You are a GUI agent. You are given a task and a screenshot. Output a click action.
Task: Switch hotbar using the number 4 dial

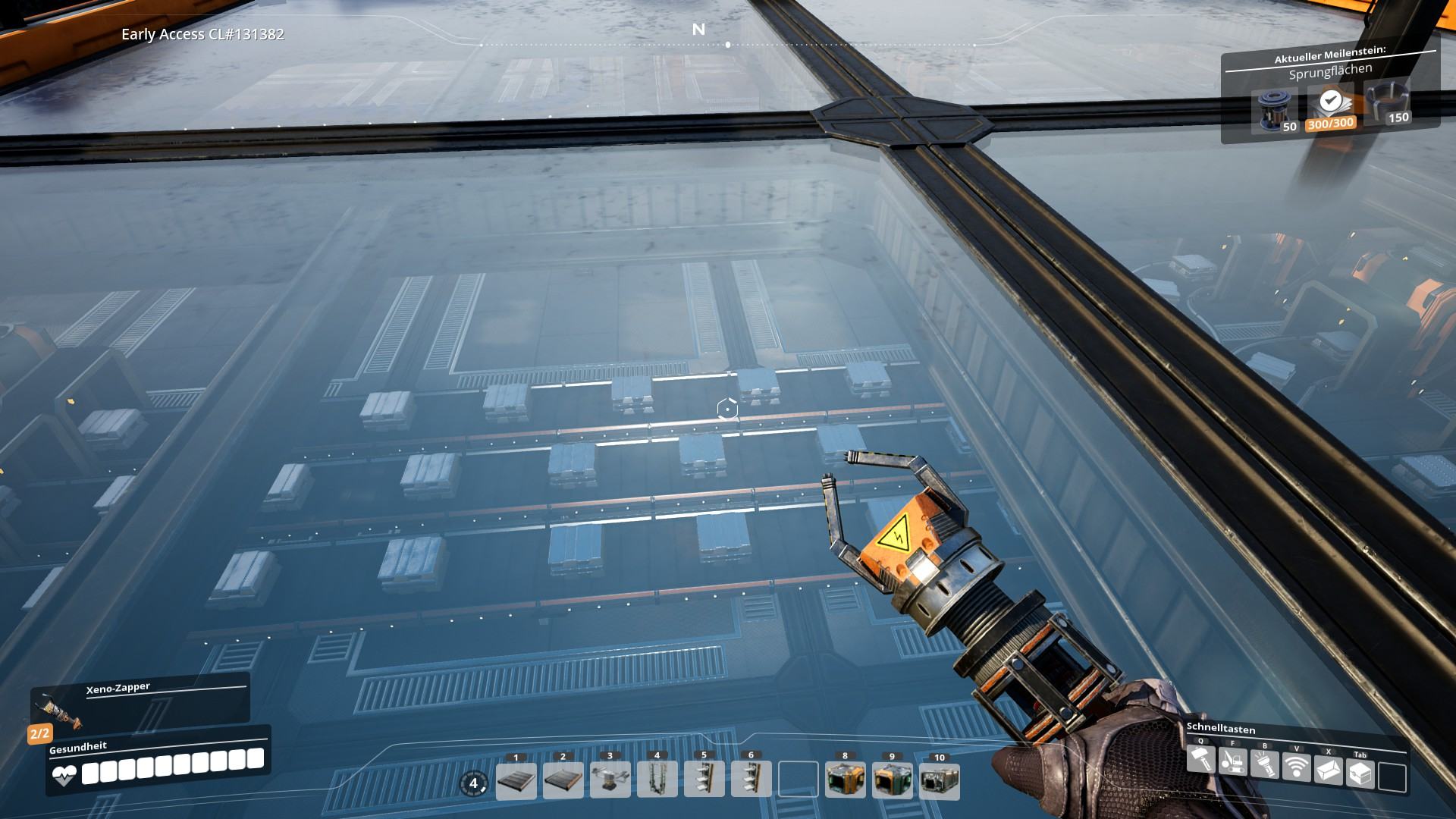474,783
